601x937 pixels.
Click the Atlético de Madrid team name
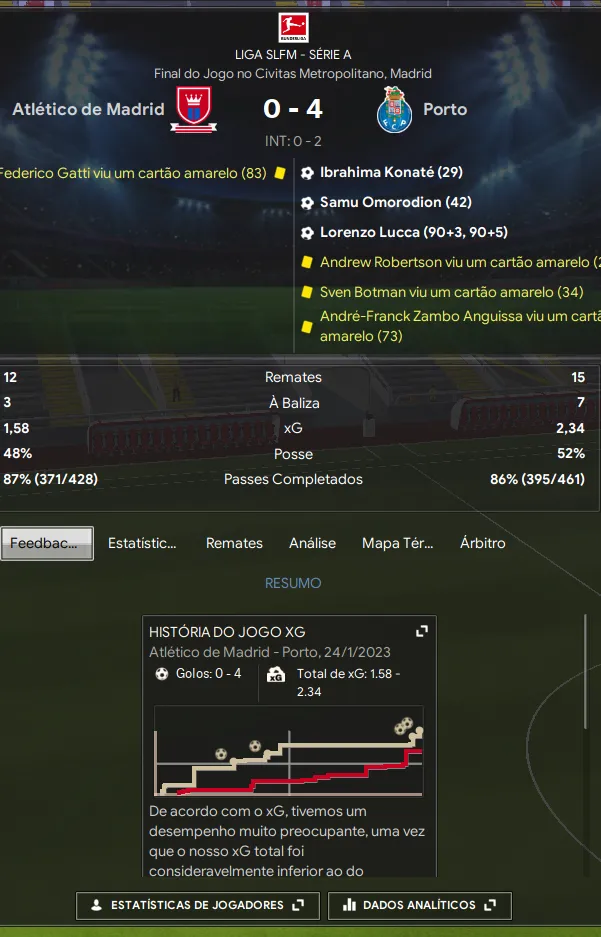(x=88, y=109)
